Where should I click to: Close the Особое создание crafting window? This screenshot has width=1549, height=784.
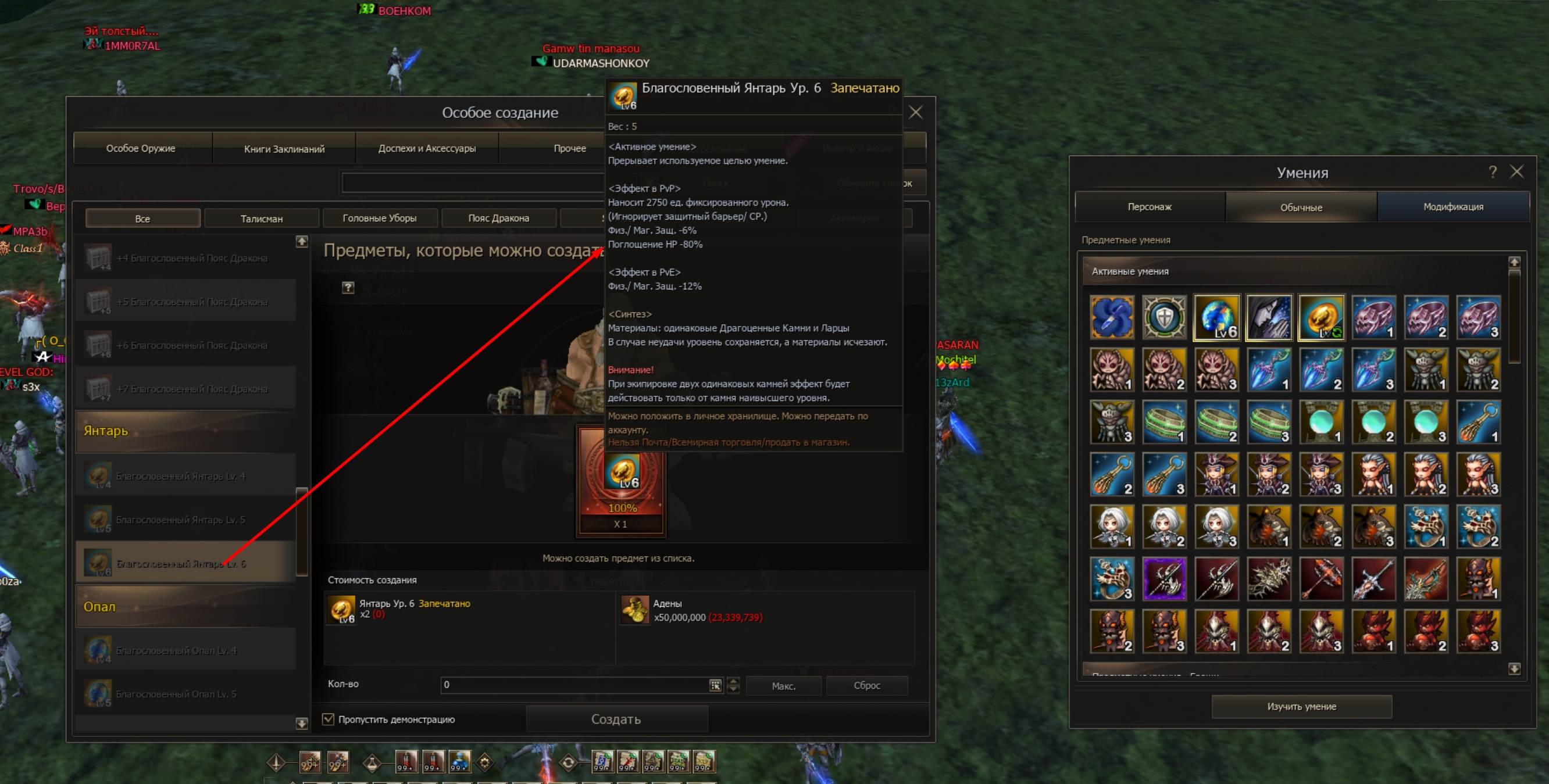point(915,112)
